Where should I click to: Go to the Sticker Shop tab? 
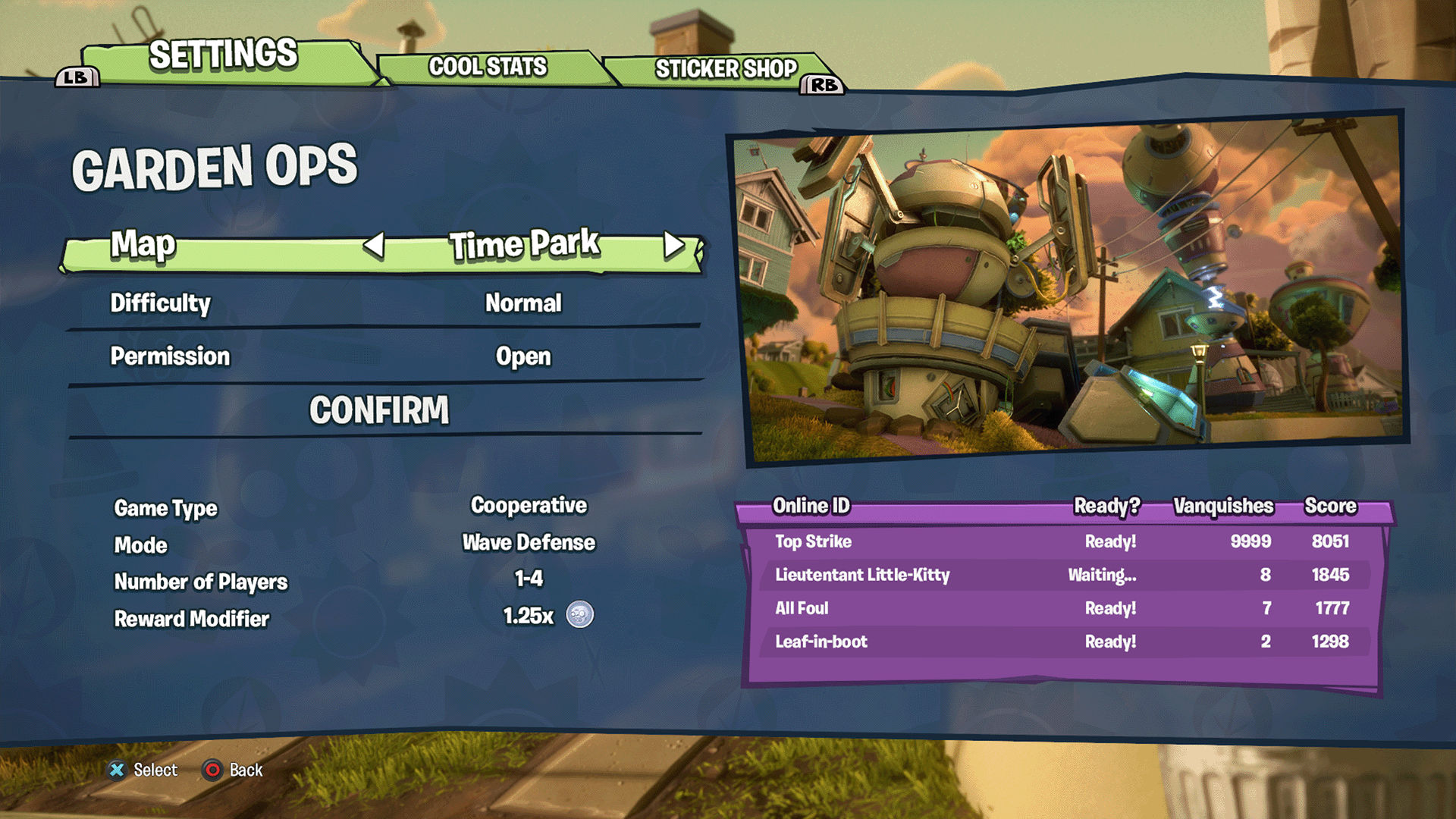tap(726, 69)
